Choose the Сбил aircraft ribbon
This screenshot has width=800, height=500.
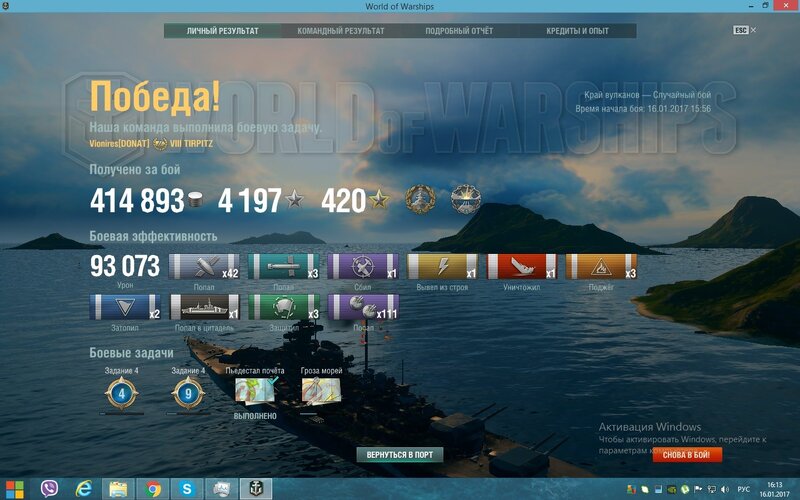(x=363, y=267)
